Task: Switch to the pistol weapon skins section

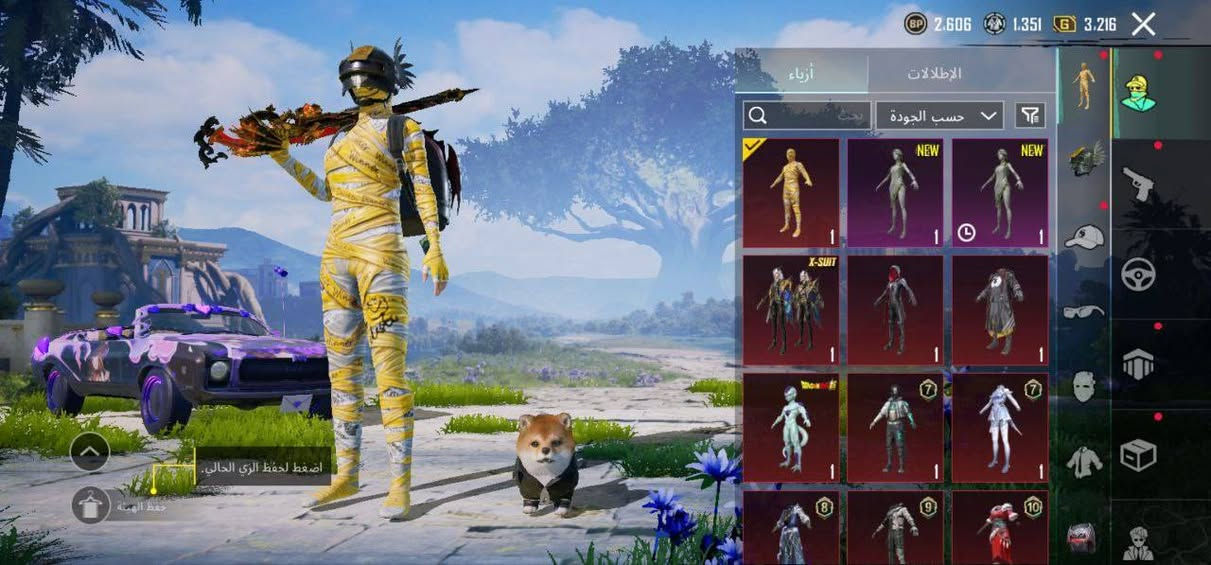Action: pyautogui.click(x=1137, y=184)
